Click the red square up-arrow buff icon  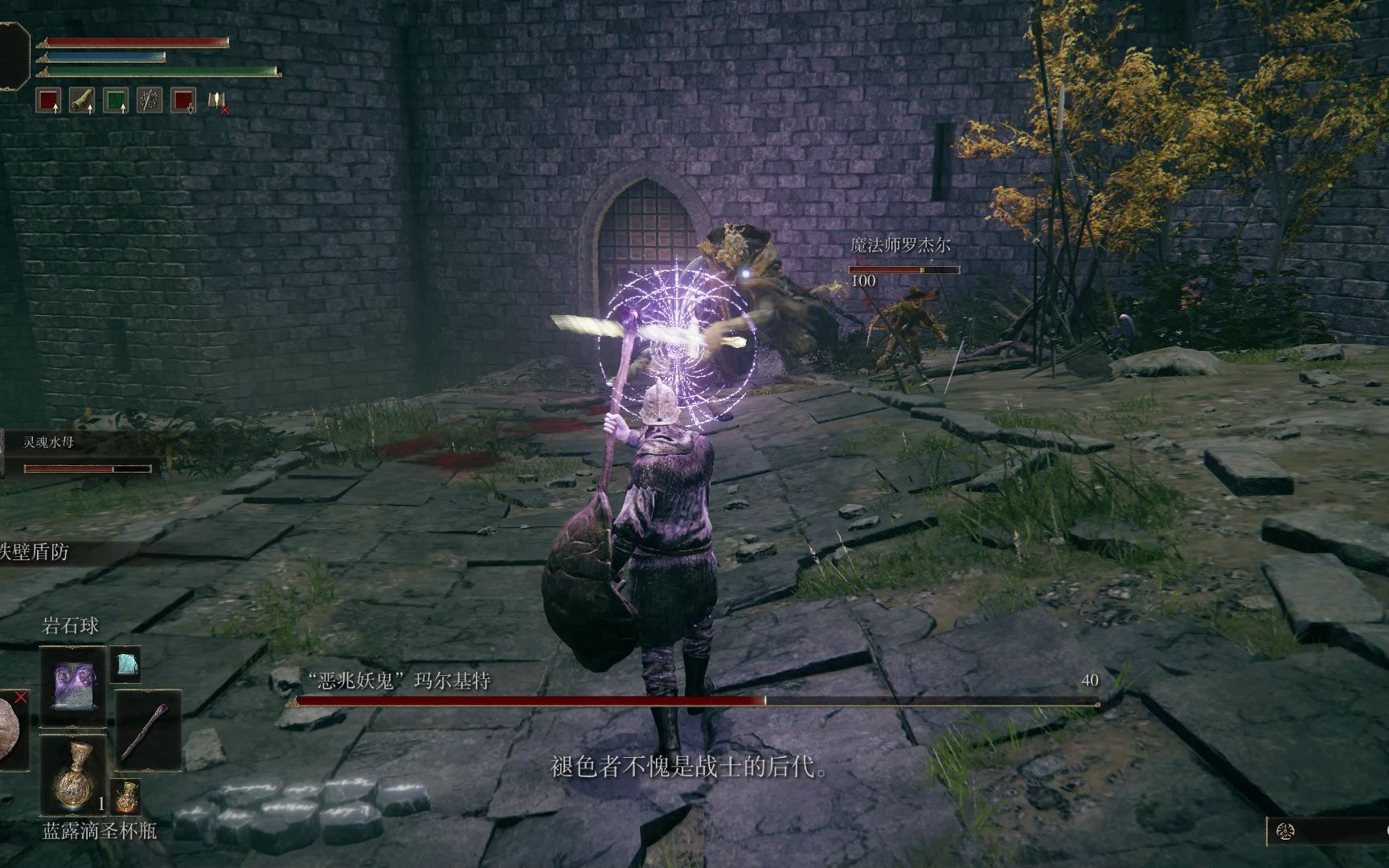click(x=49, y=100)
